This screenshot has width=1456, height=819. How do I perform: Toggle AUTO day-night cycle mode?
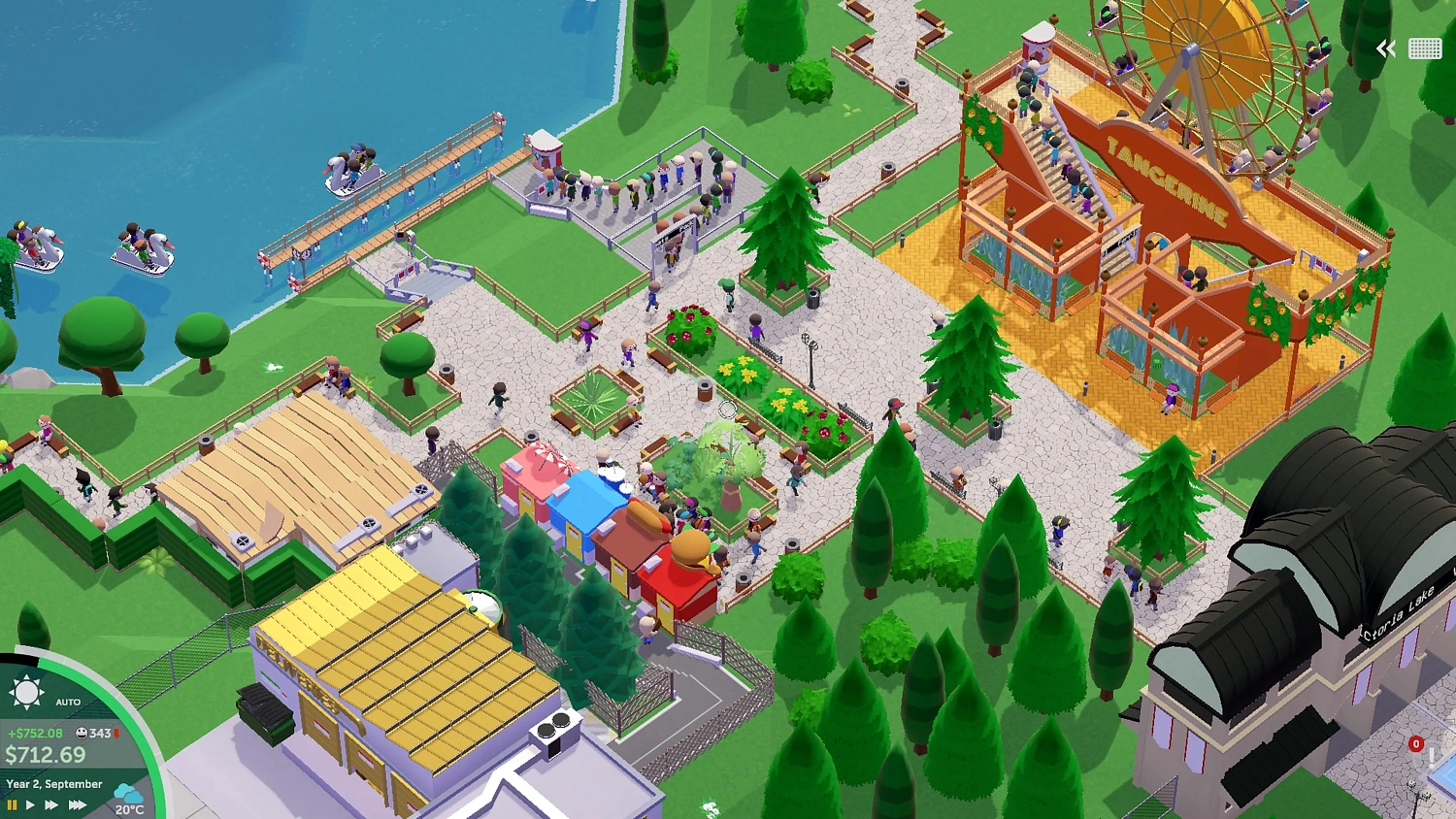[68, 700]
